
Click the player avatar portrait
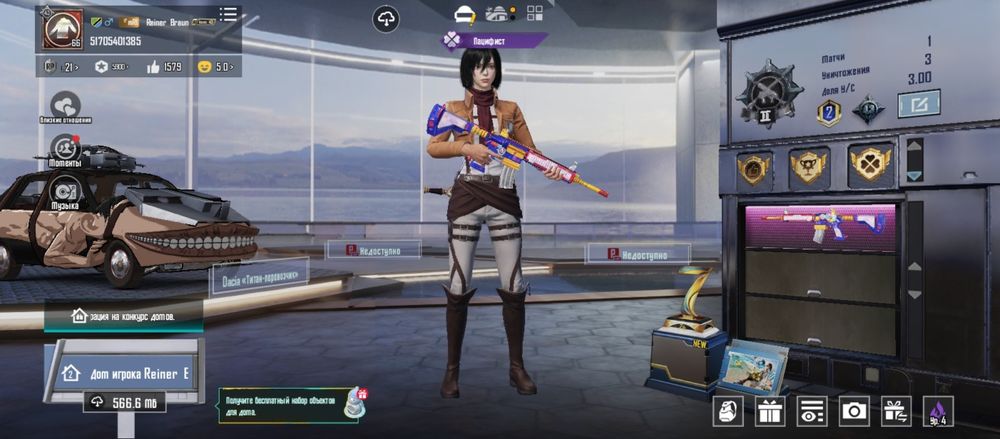pos(61,27)
